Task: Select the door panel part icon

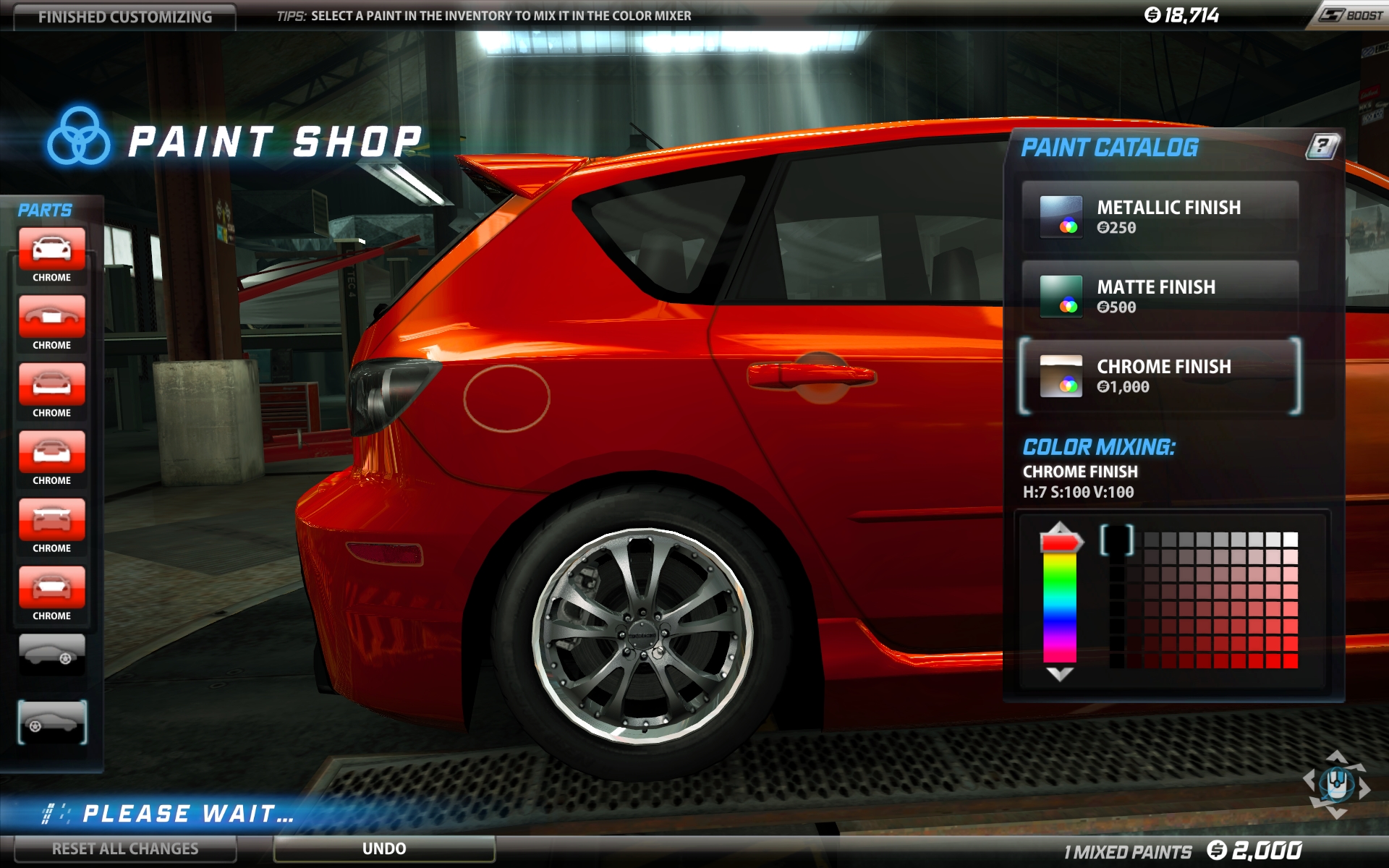Action: [51, 317]
